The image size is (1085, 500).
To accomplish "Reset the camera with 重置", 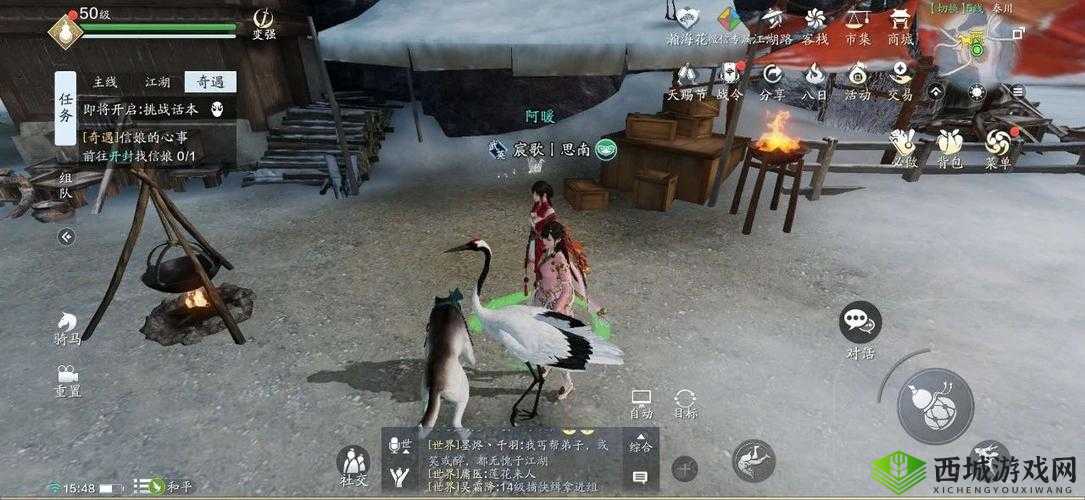I will 67,381.
